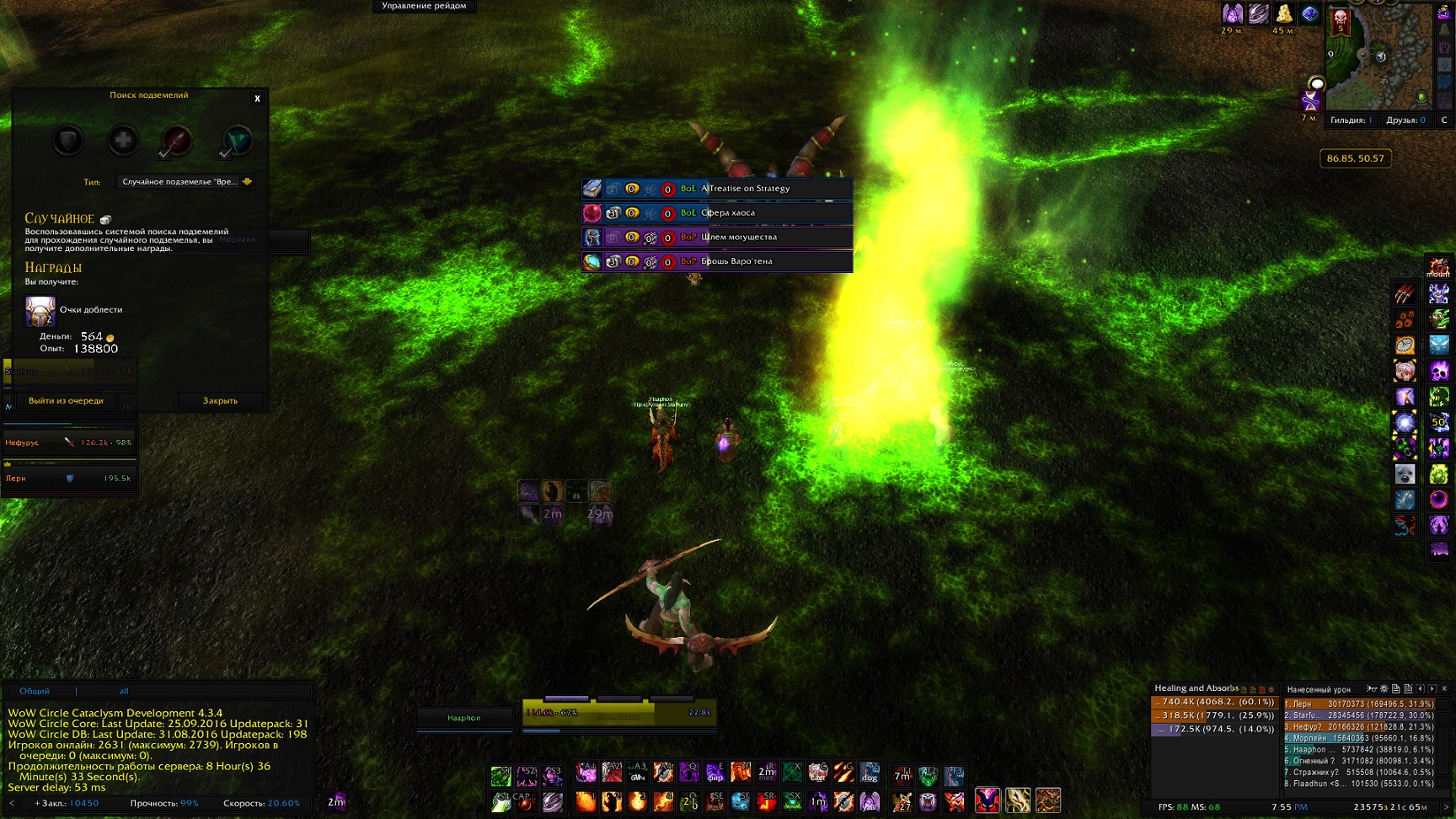The image size is (1456, 819).
Task: Close the dungeon finder window with X
Action: click(257, 99)
